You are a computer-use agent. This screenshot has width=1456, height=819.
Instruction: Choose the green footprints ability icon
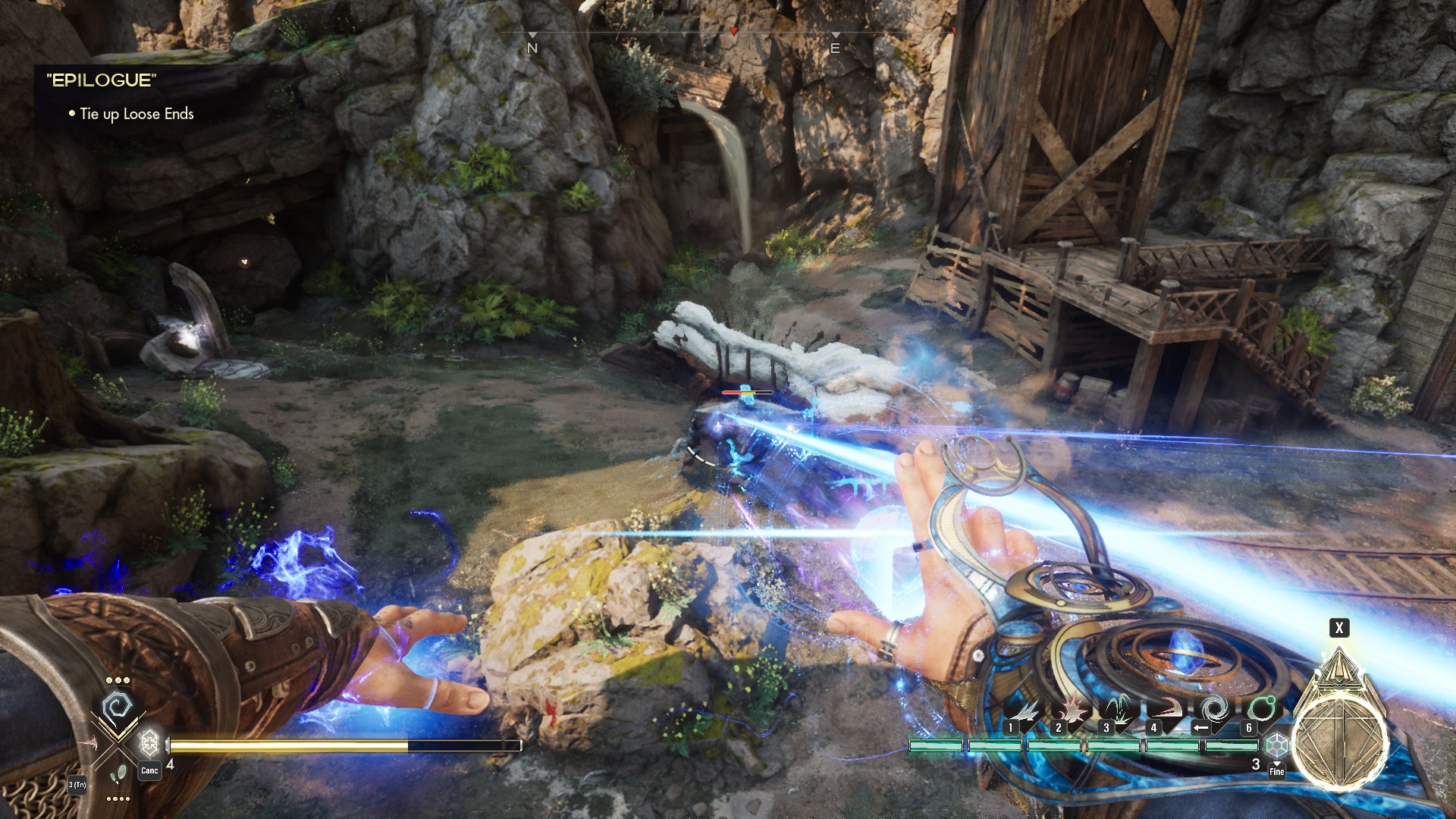click(x=118, y=774)
